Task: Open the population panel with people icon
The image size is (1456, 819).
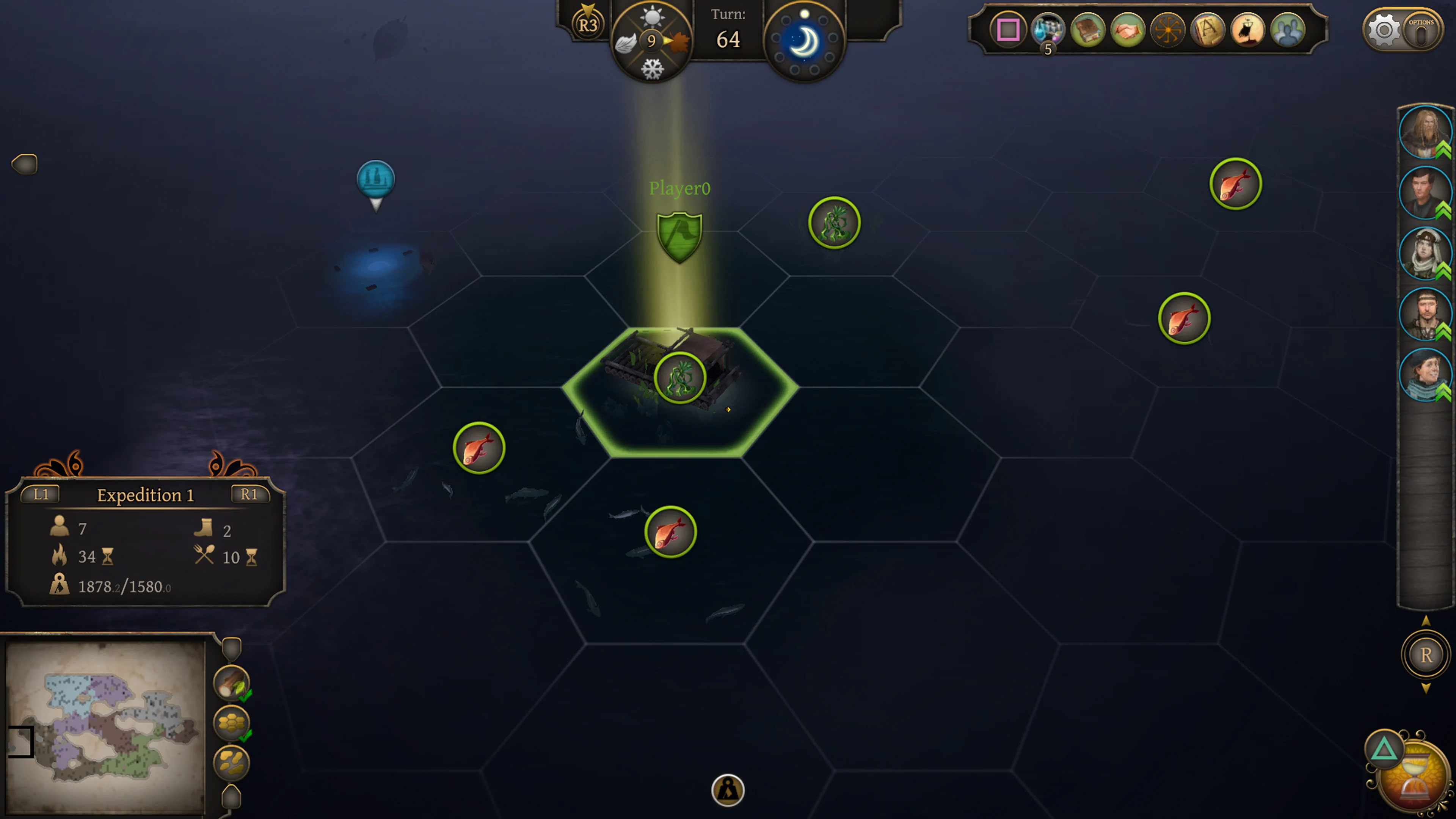Action: tap(1287, 31)
